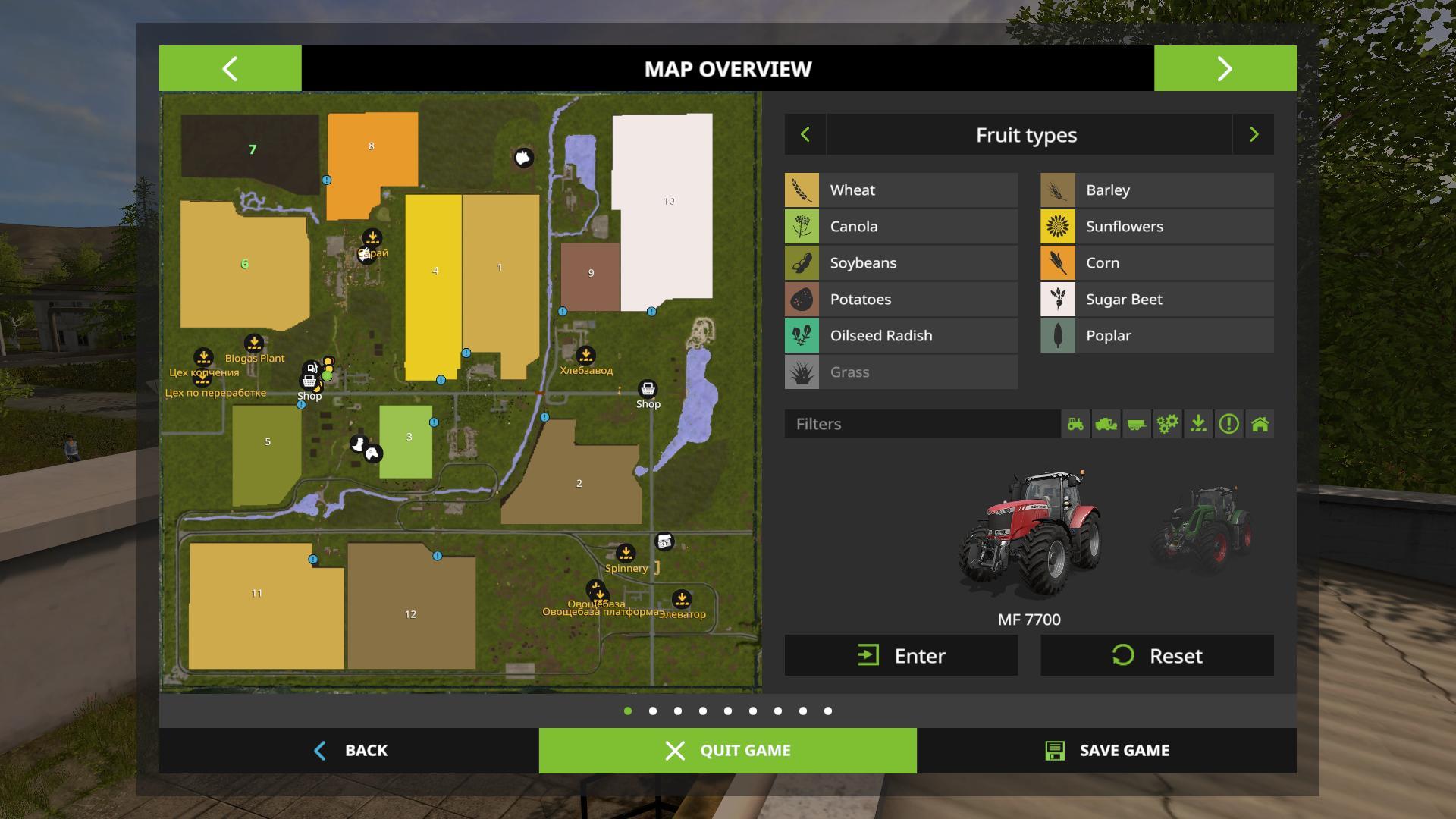Go back from map overview
Viewport: 1456px width, 819px height.
[x=350, y=750]
